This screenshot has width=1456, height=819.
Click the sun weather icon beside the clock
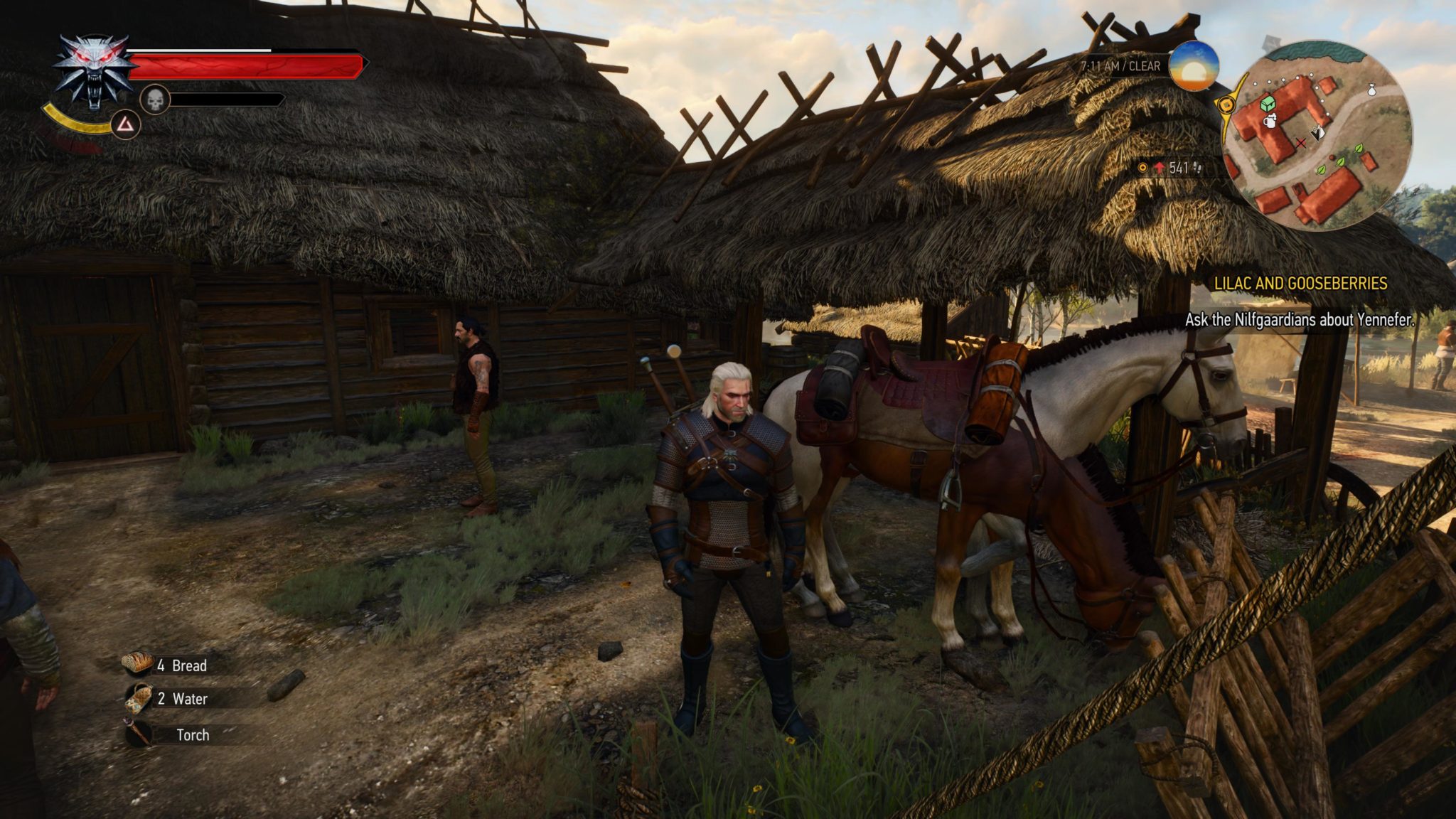coord(1195,68)
